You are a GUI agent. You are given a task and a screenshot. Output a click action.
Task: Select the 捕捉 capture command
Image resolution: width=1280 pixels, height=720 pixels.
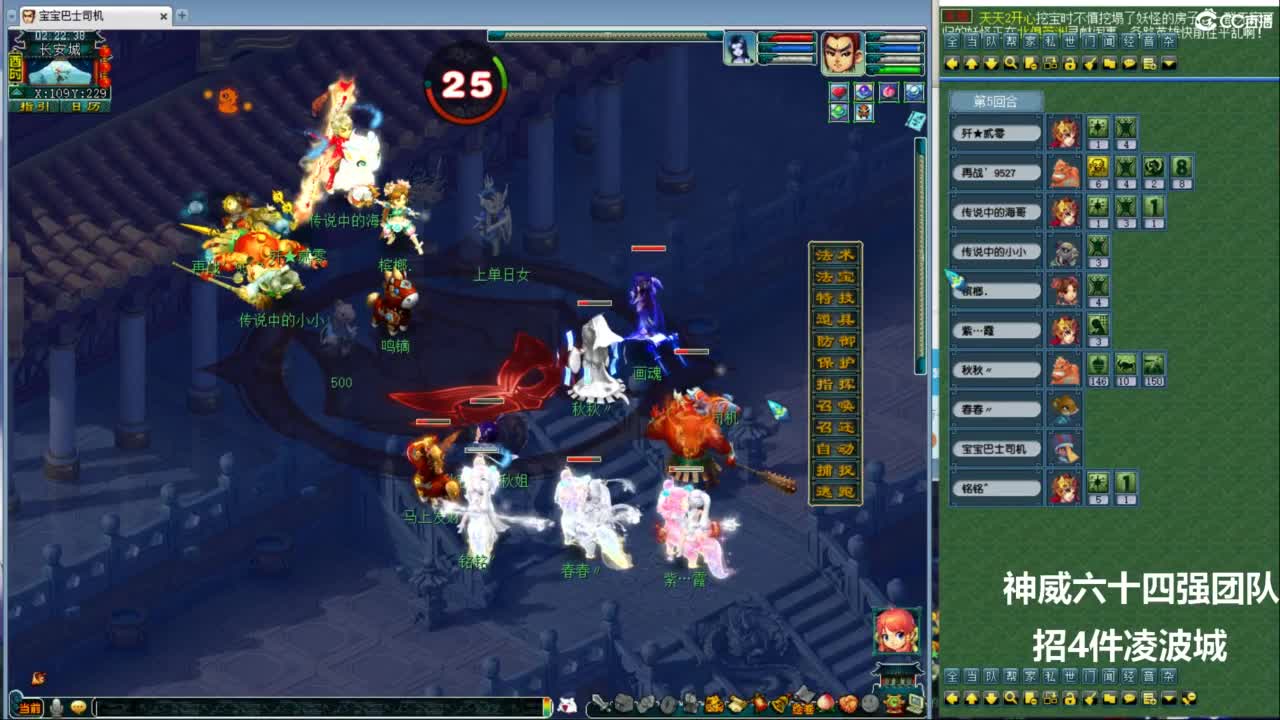pos(835,469)
